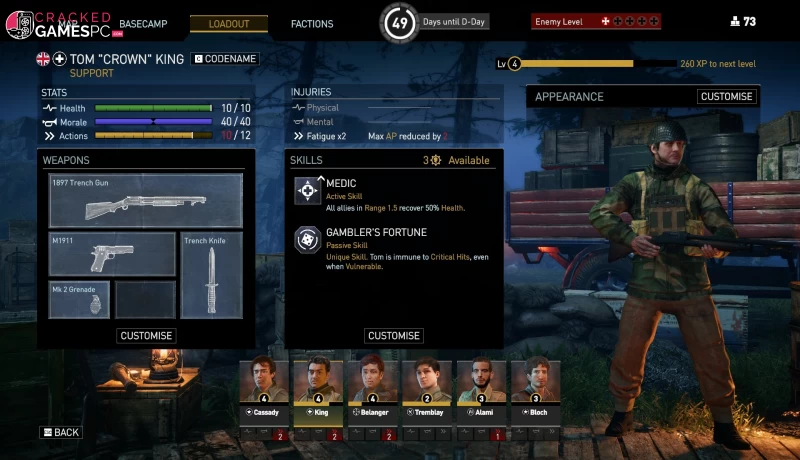This screenshot has height=460, width=800.
Task: Go back using the Back button
Action: coord(61,432)
